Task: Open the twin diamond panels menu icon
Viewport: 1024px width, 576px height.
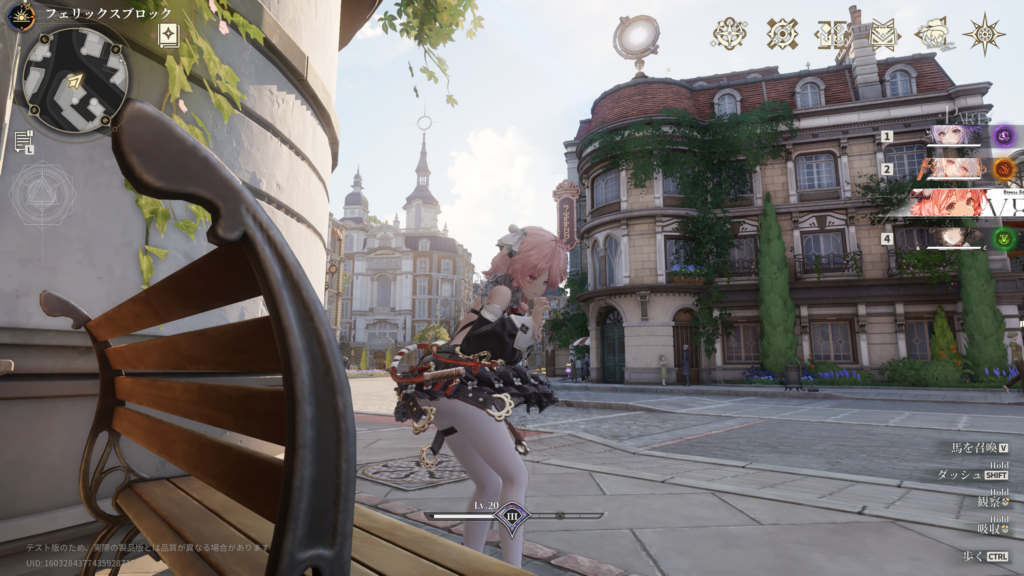Action: [832, 34]
